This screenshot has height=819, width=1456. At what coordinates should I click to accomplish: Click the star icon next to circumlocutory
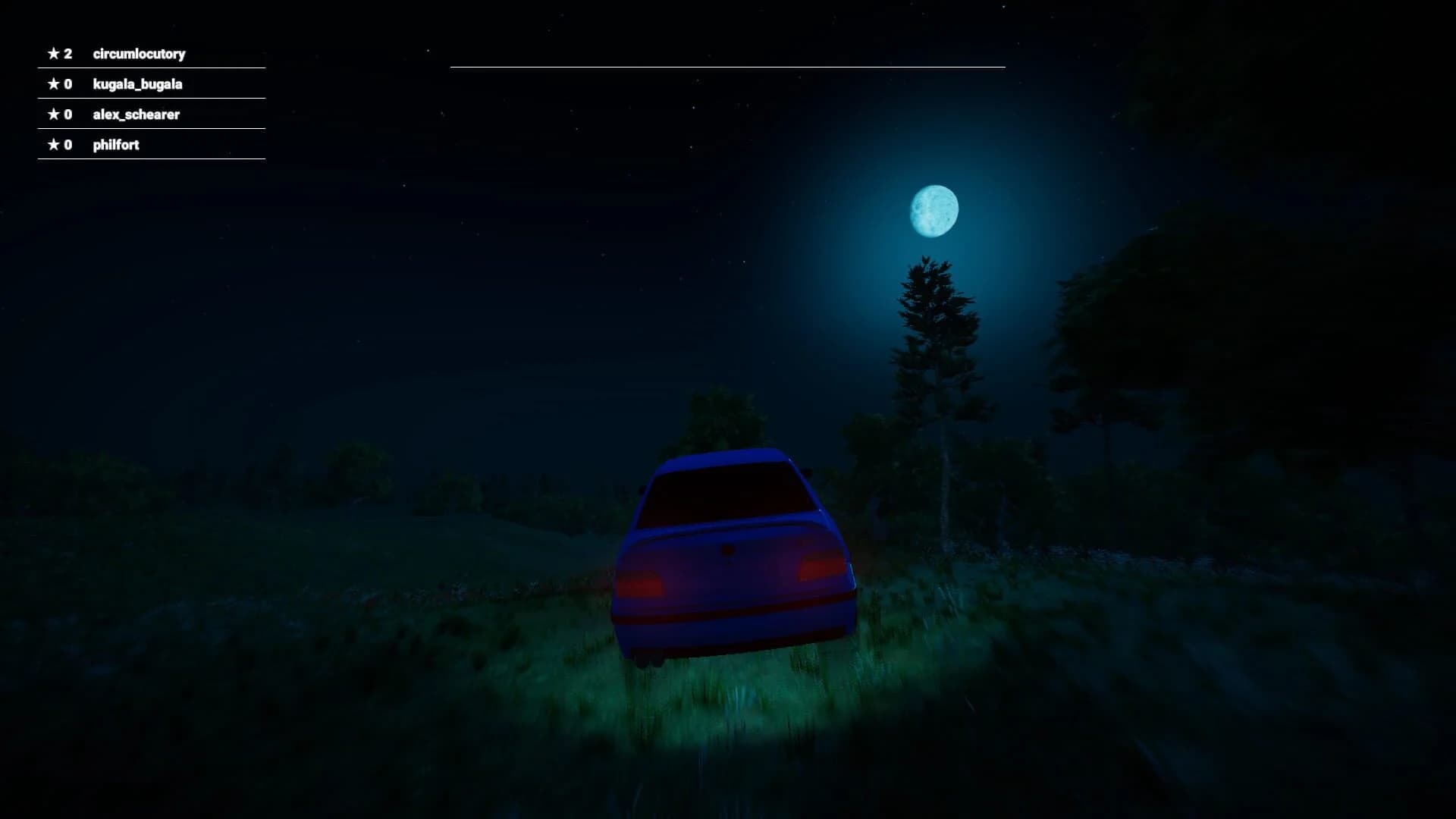point(53,54)
